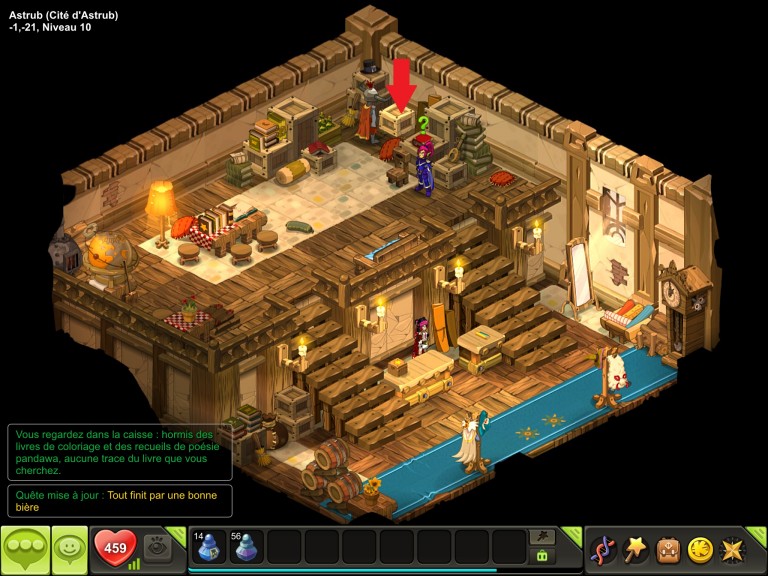Open the gold kama coin marketplace menu
The width and height of the screenshot is (768, 576).
click(700, 549)
